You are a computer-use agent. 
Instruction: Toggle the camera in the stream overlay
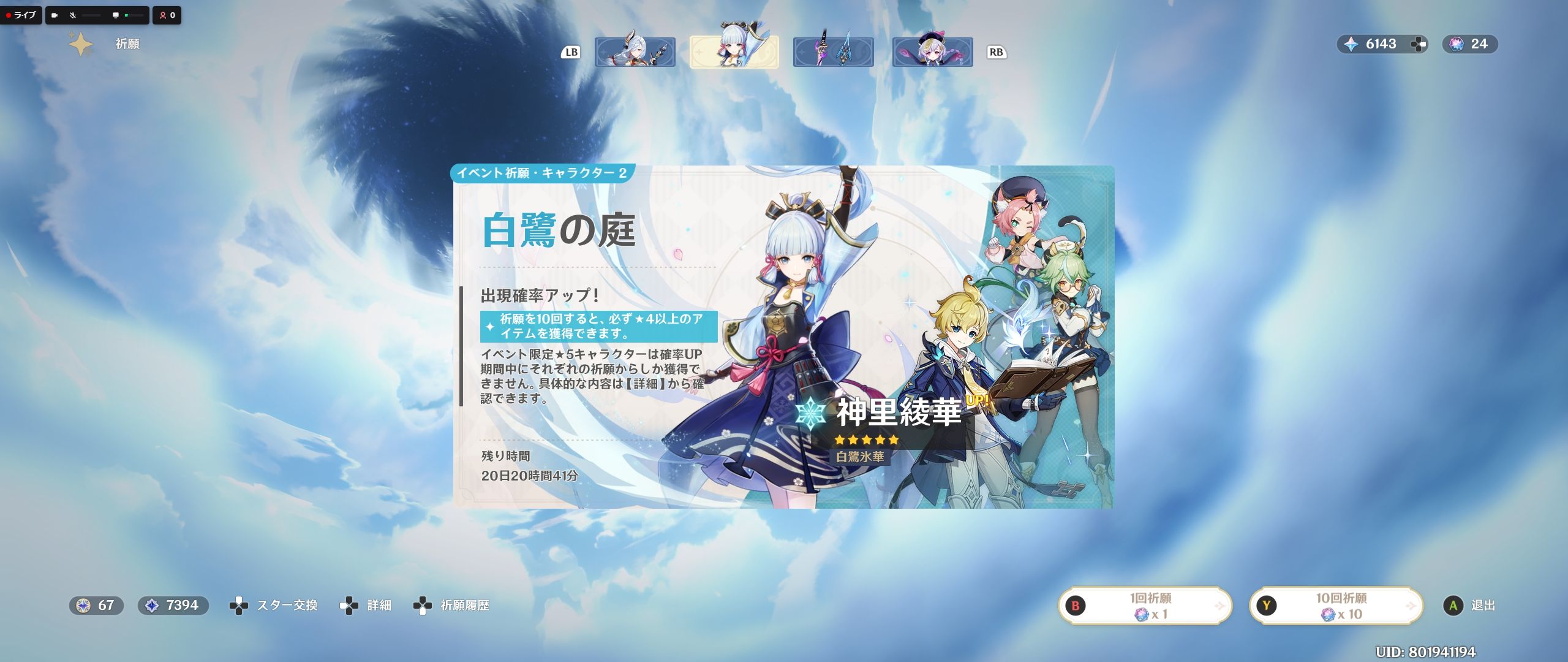54,17
